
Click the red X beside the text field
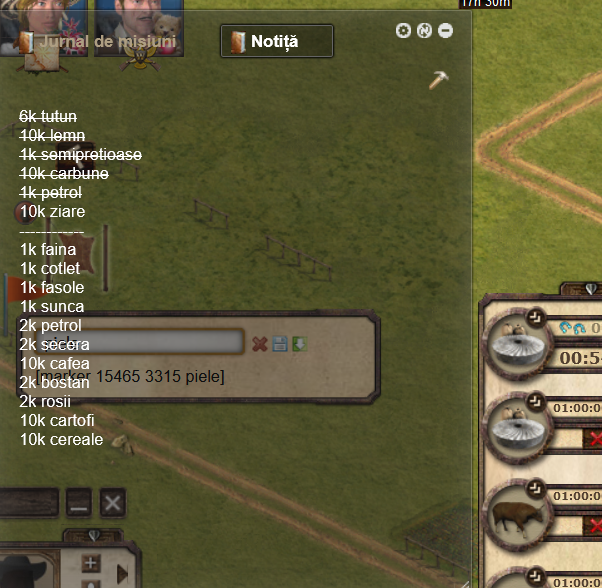pyautogui.click(x=260, y=344)
